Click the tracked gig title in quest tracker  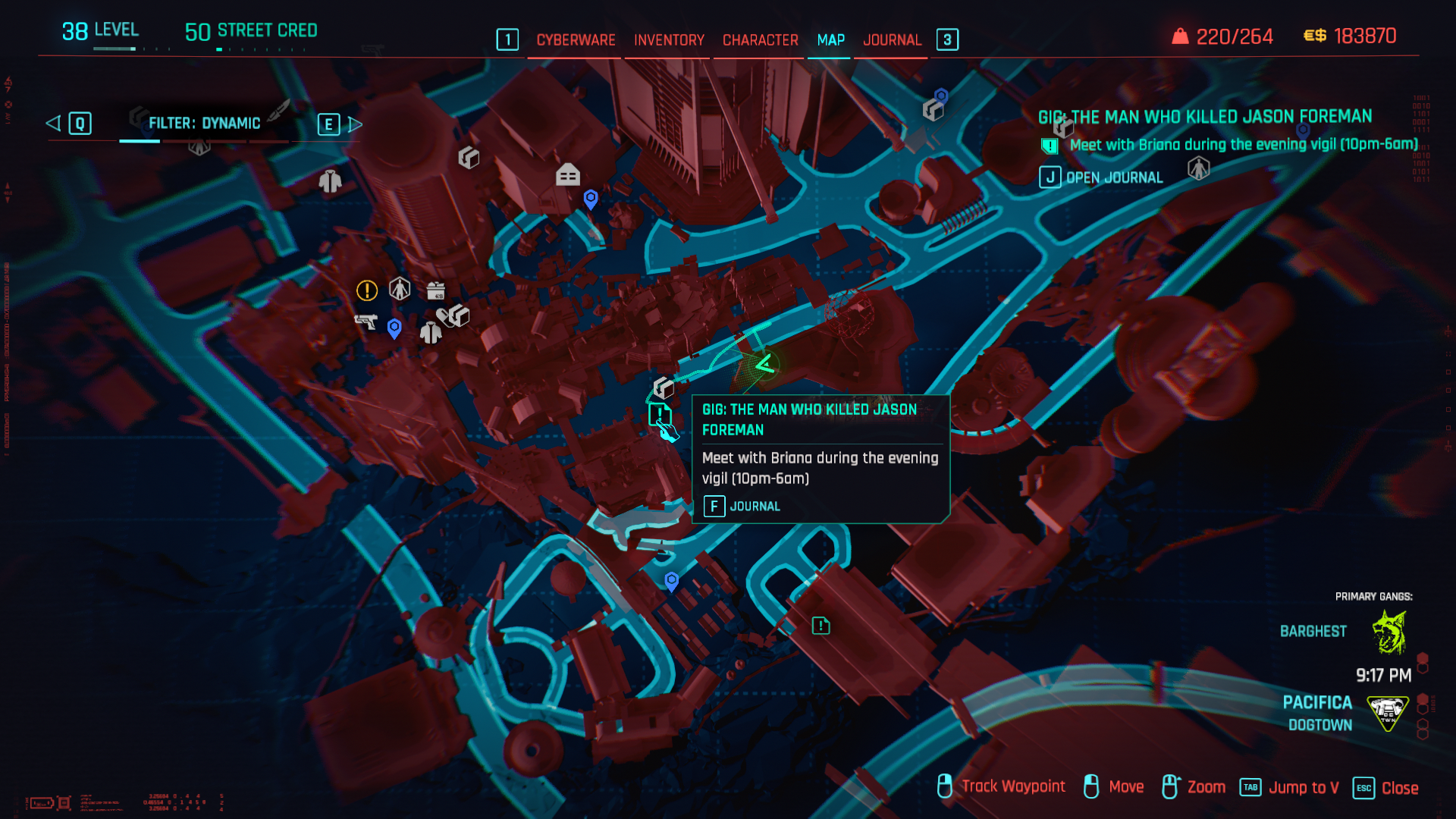(x=1204, y=117)
